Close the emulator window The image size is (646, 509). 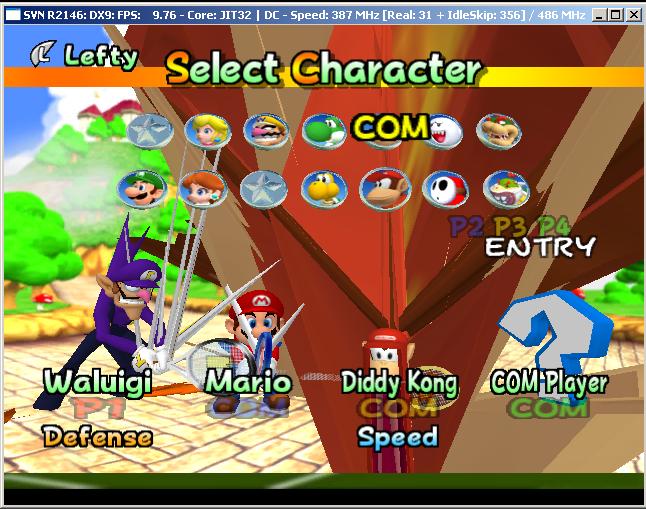click(x=634, y=15)
